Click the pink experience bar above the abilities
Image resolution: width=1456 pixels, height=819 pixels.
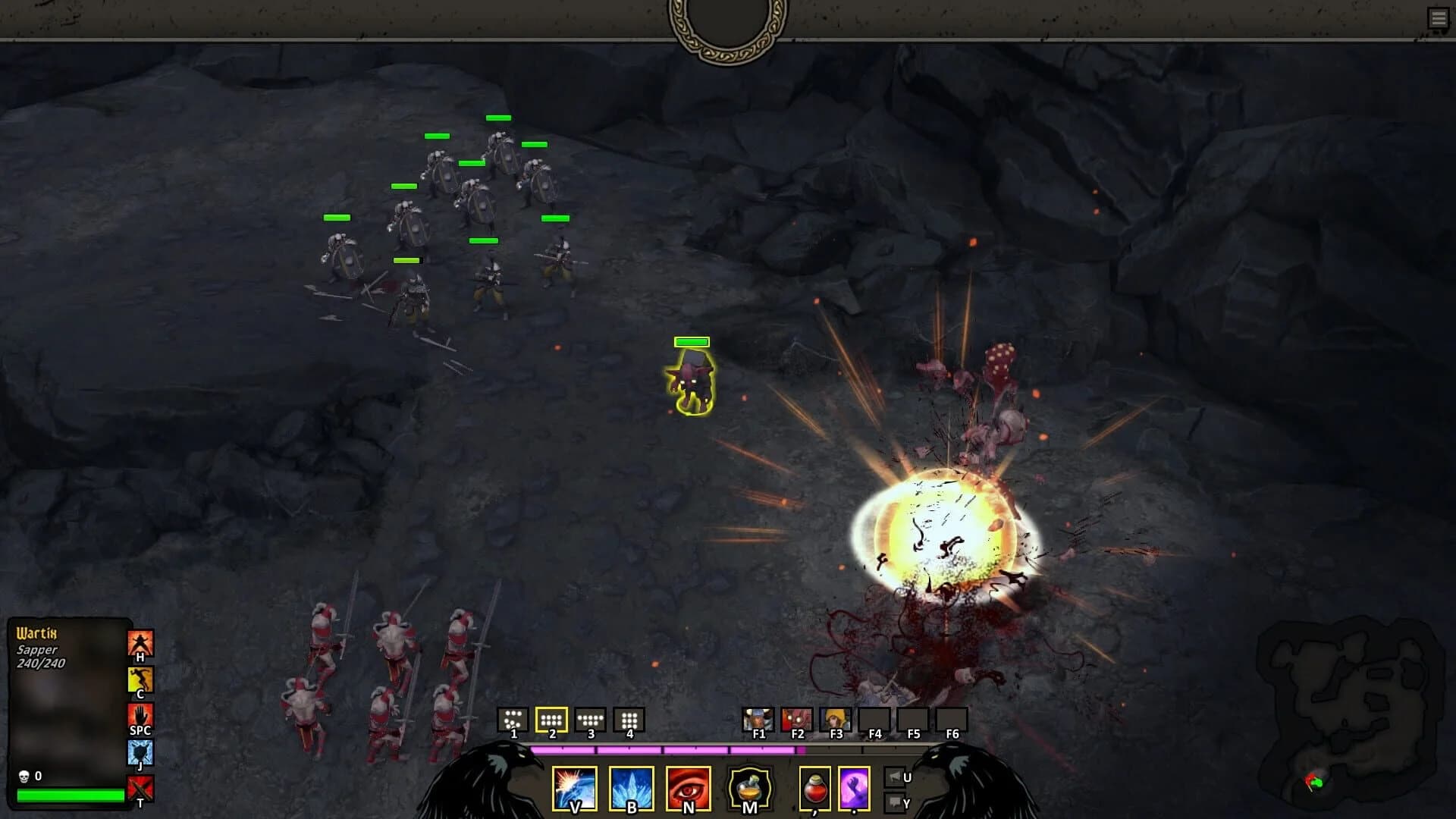(667, 751)
